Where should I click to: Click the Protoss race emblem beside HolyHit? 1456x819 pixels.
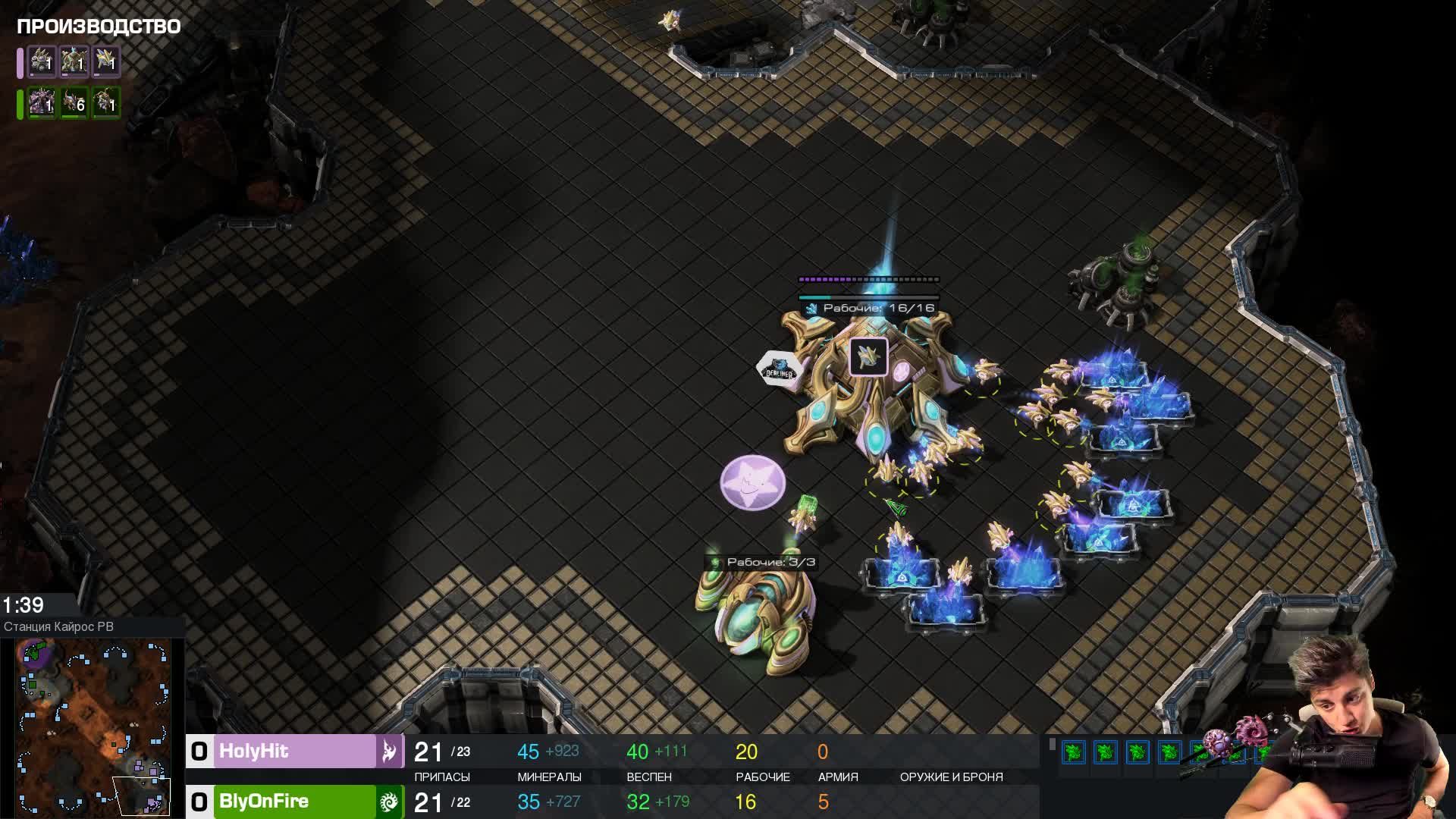coord(389,752)
